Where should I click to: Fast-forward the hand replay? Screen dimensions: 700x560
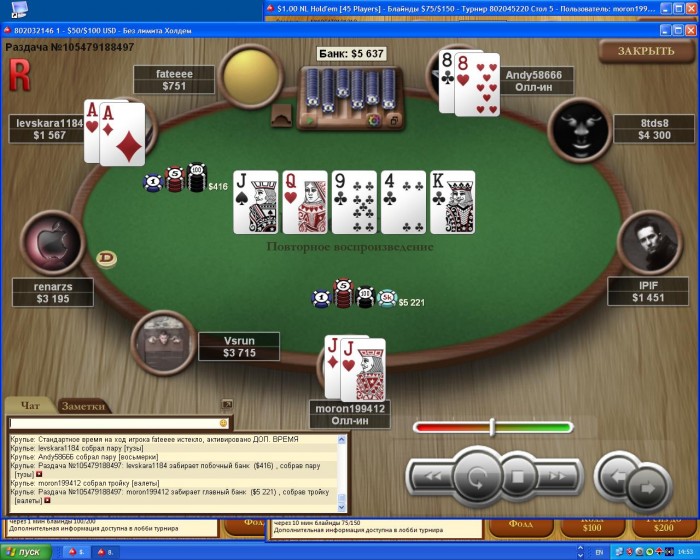pyautogui.click(x=557, y=476)
